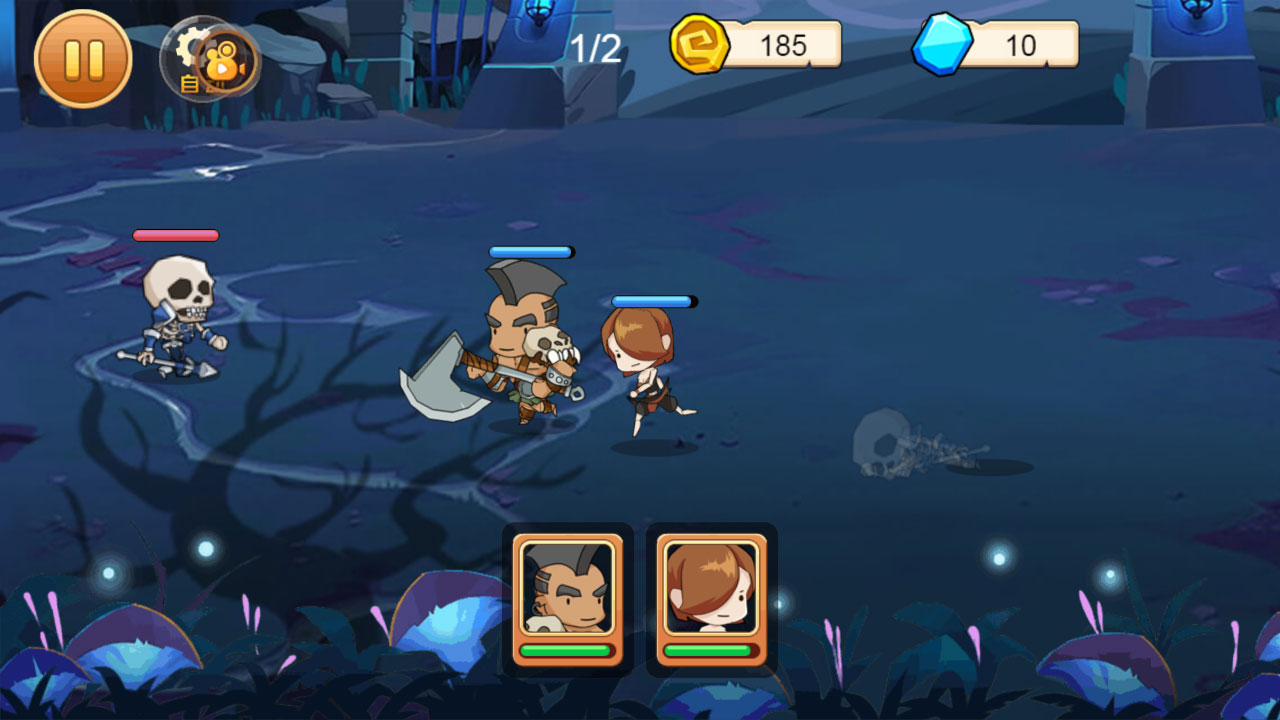
Task: Choose the red-haired girl hero card
Action: 711,598
